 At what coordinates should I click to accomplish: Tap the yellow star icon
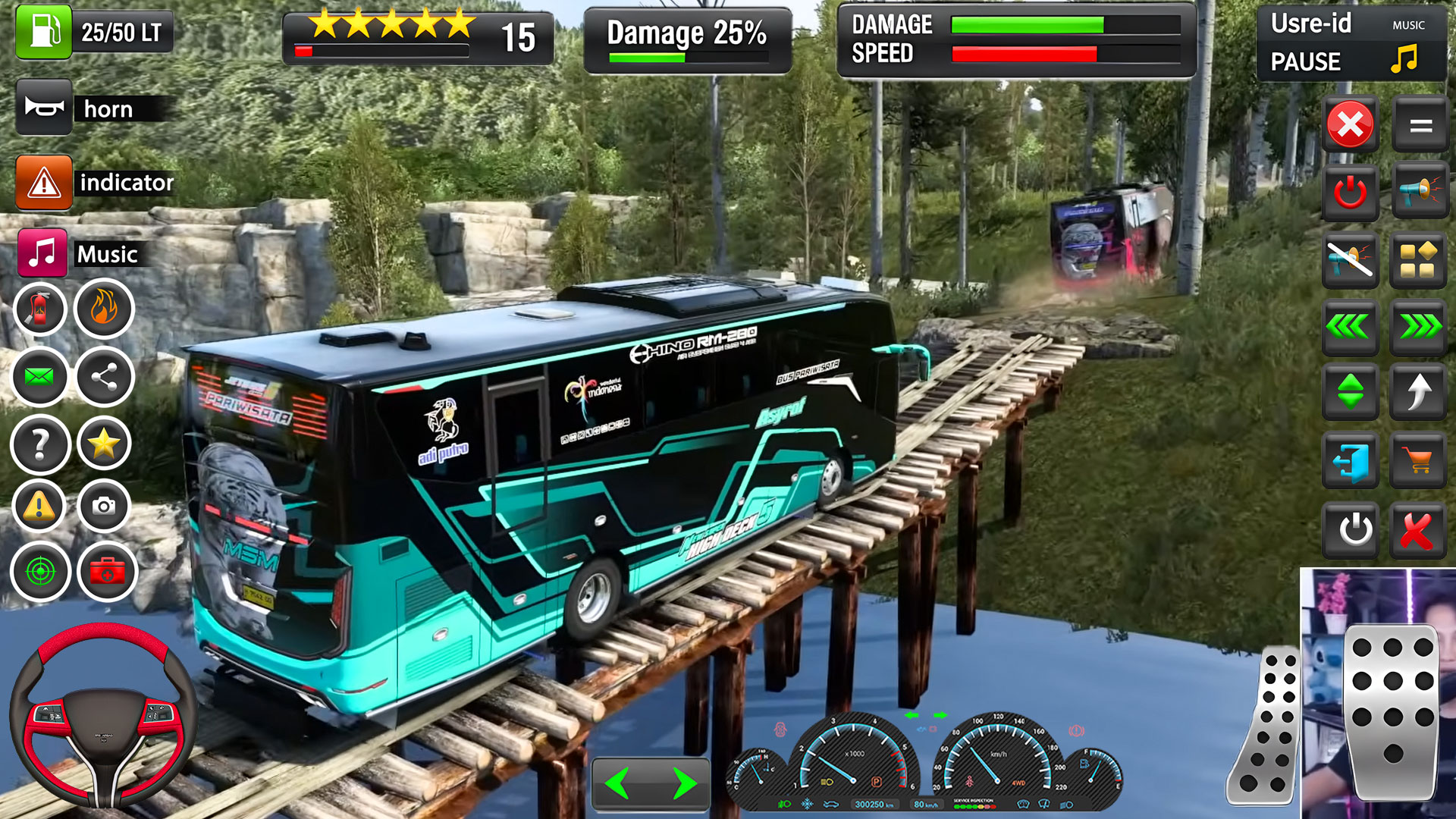click(x=104, y=443)
